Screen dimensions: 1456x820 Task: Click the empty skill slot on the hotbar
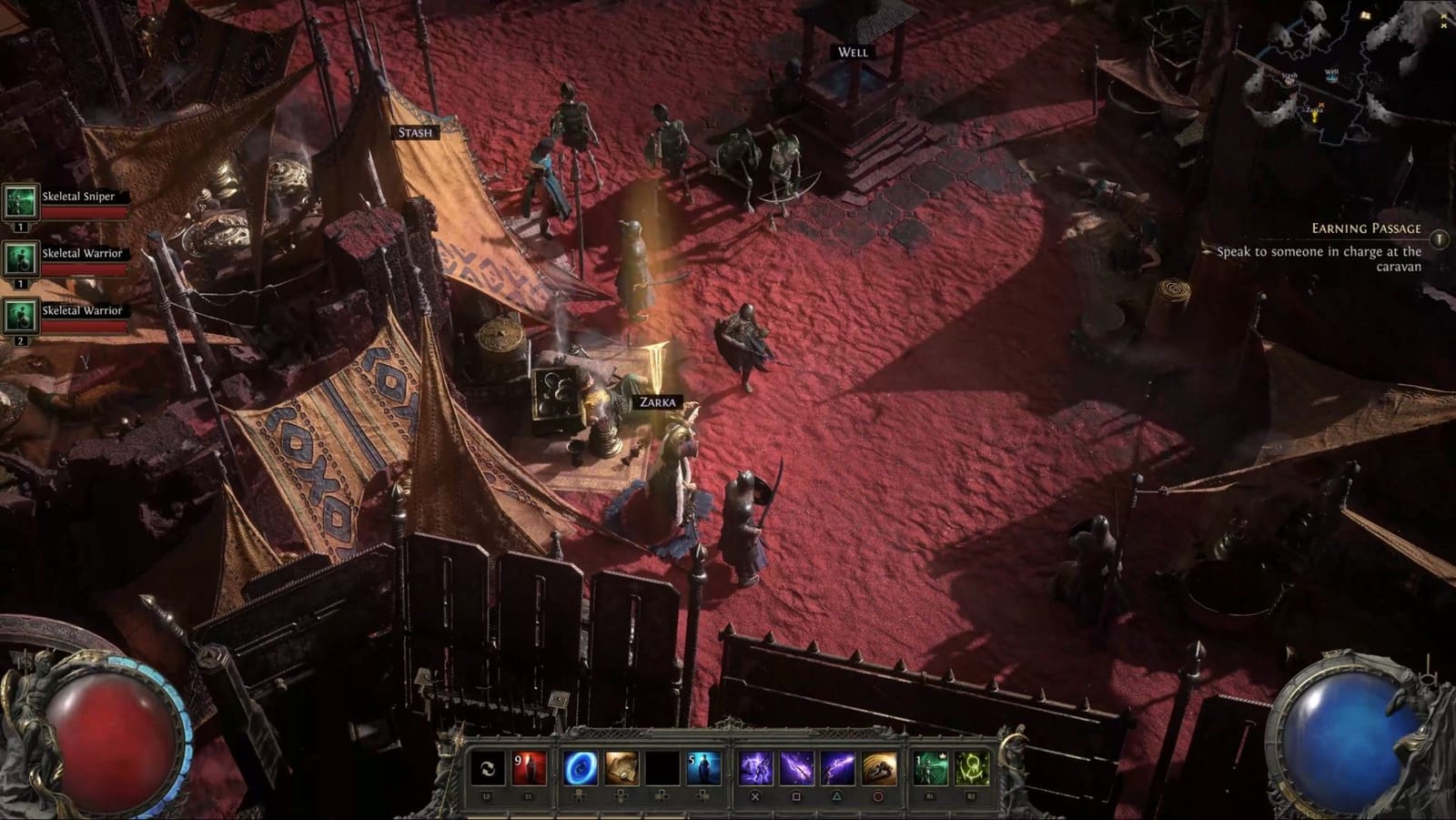tap(662, 769)
